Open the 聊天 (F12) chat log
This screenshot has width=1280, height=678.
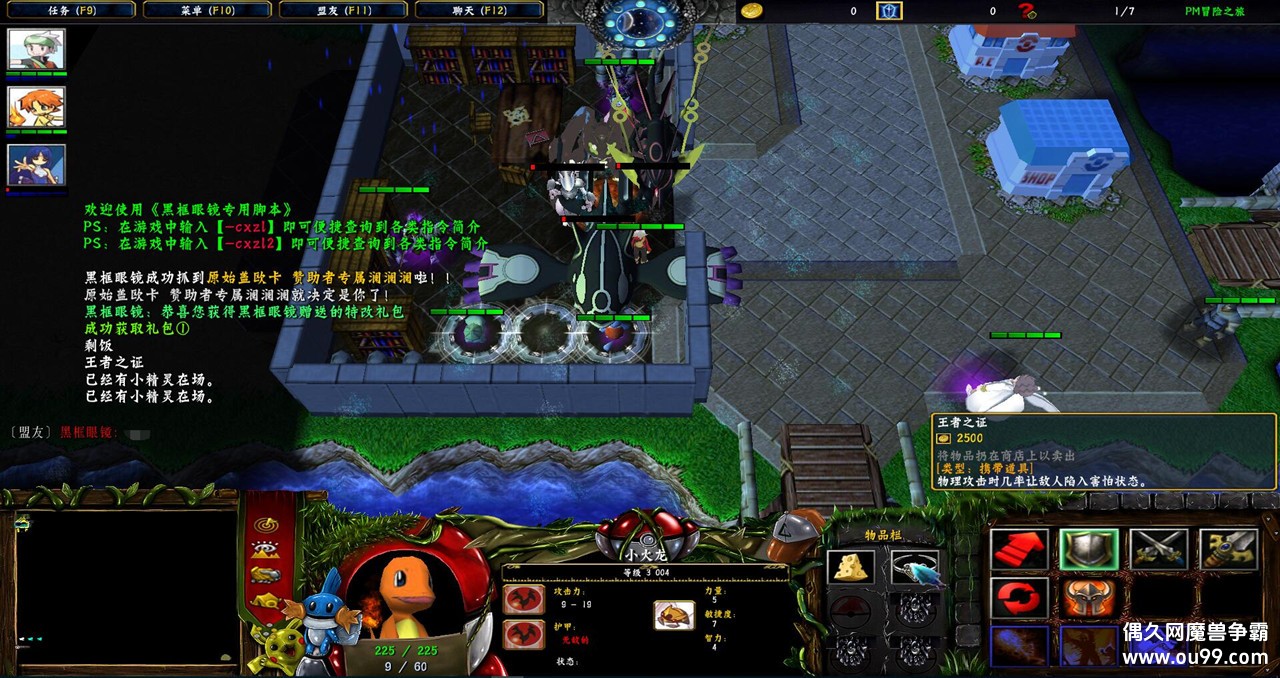[x=478, y=10]
